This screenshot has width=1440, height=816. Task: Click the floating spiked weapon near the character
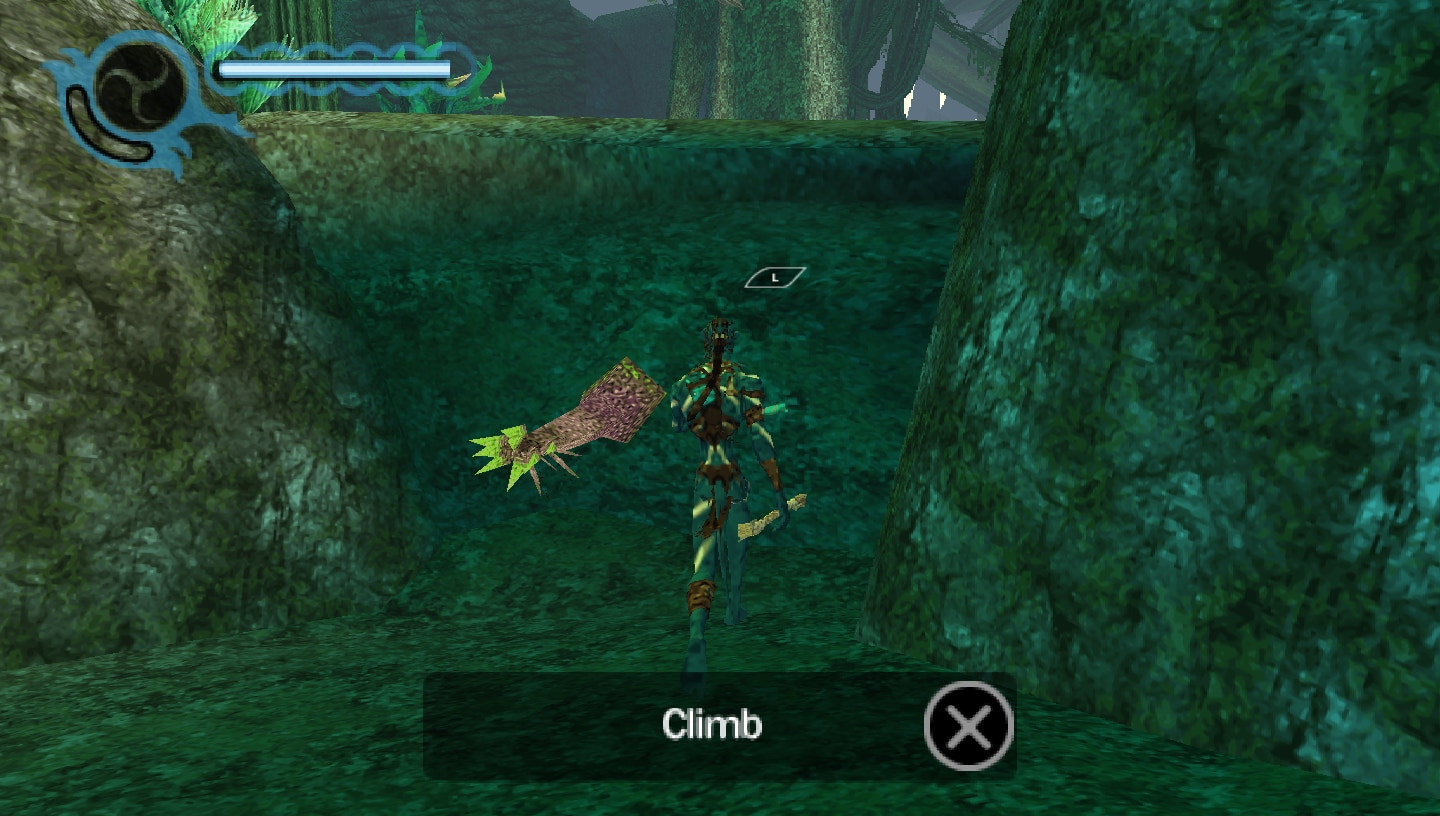565,425
